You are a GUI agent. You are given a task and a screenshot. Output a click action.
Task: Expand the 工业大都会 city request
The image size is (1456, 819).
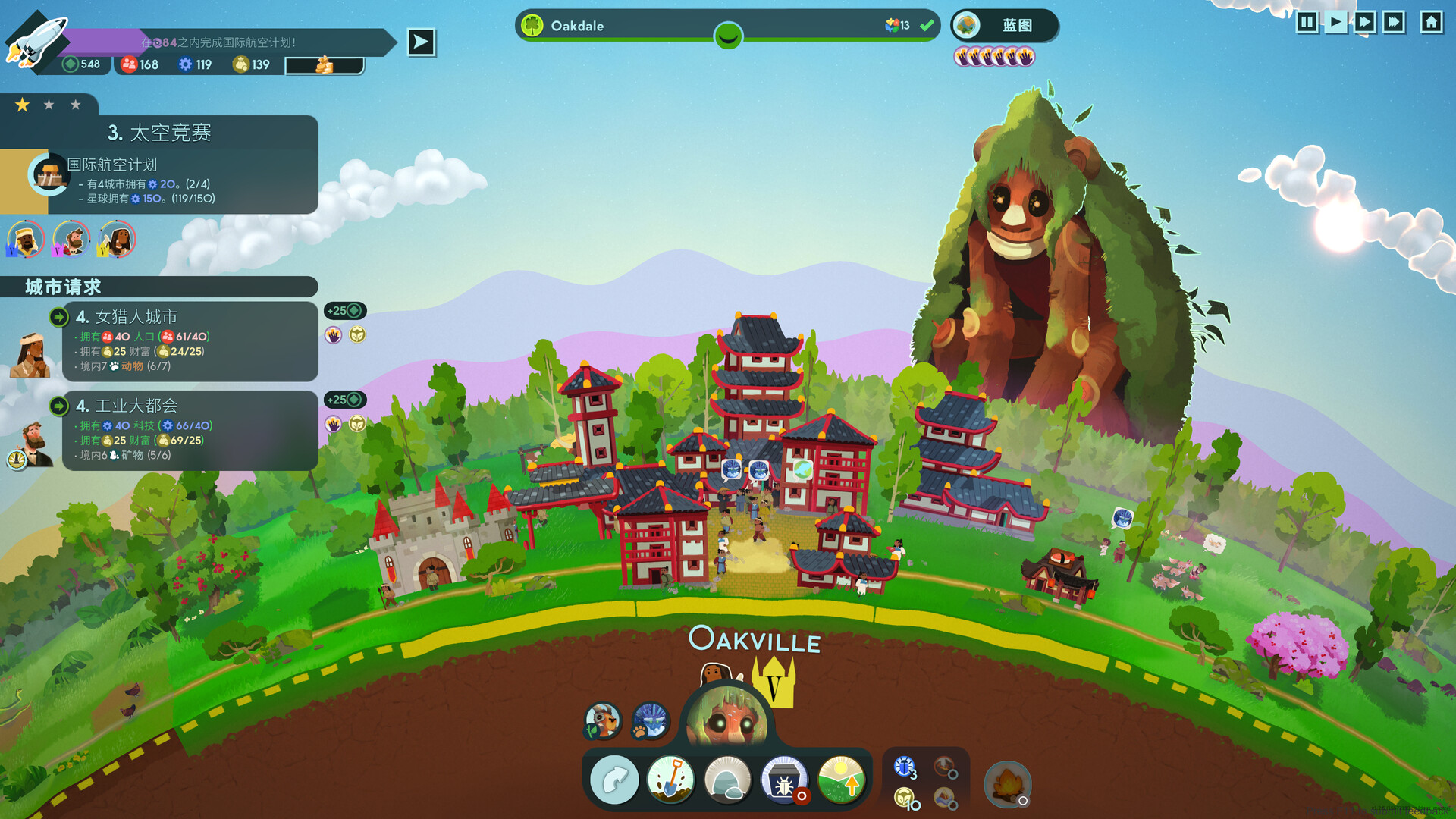click(x=59, y=406)
